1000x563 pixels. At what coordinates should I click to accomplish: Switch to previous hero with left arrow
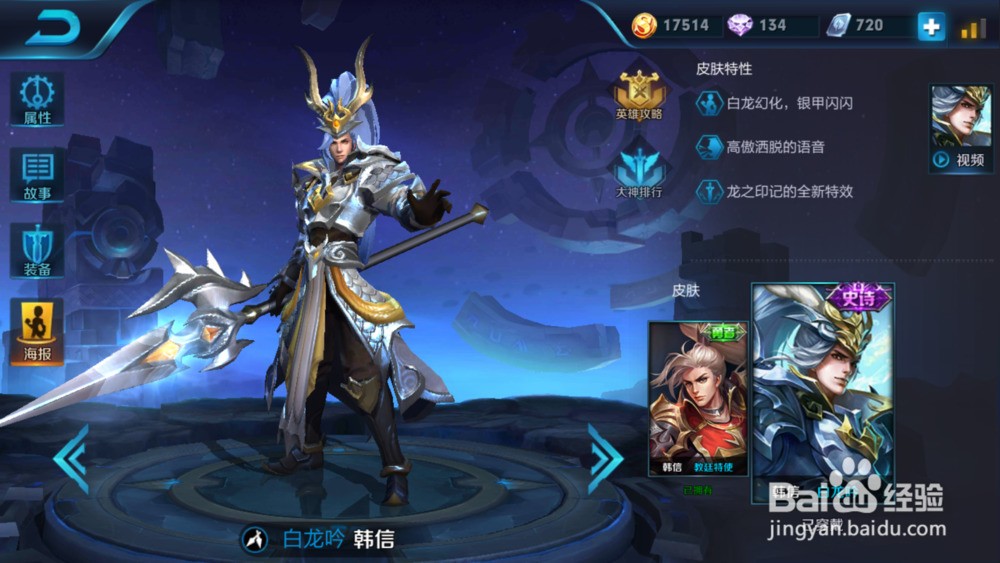coord(70,458)
